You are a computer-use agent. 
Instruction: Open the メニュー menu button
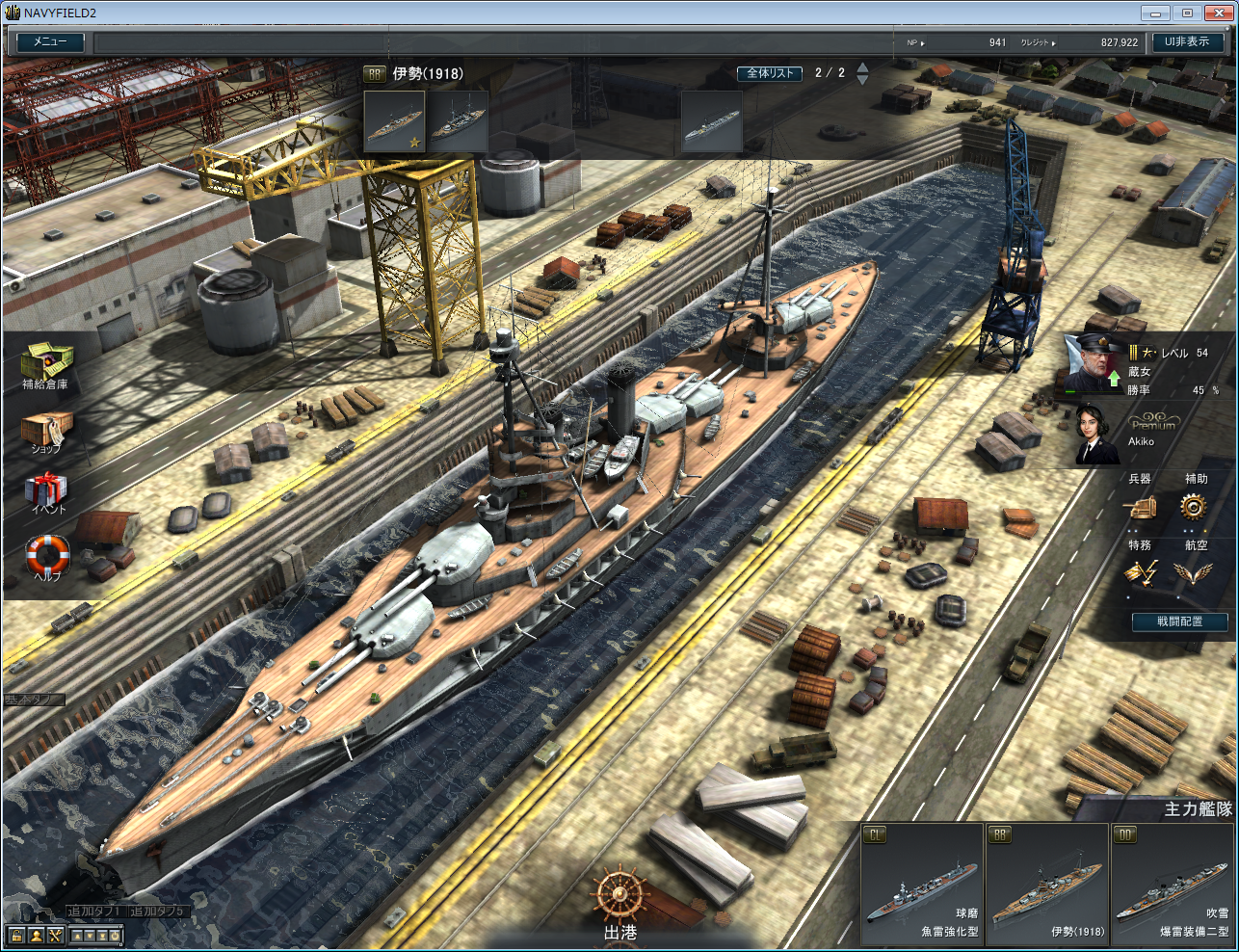point(50,42)
